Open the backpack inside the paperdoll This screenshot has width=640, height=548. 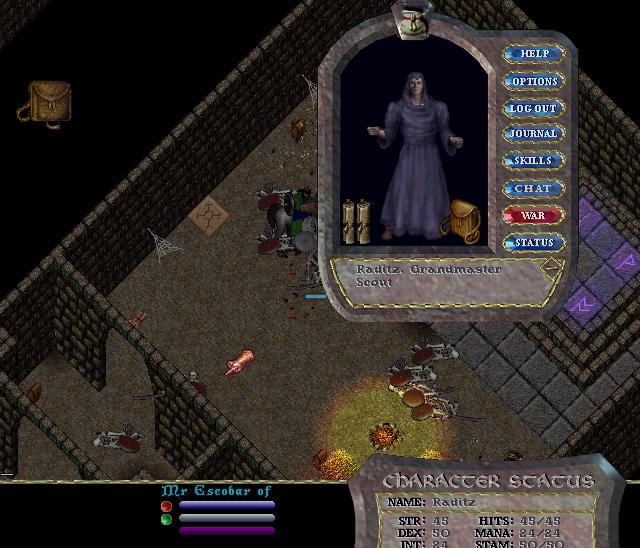[461, 220]
